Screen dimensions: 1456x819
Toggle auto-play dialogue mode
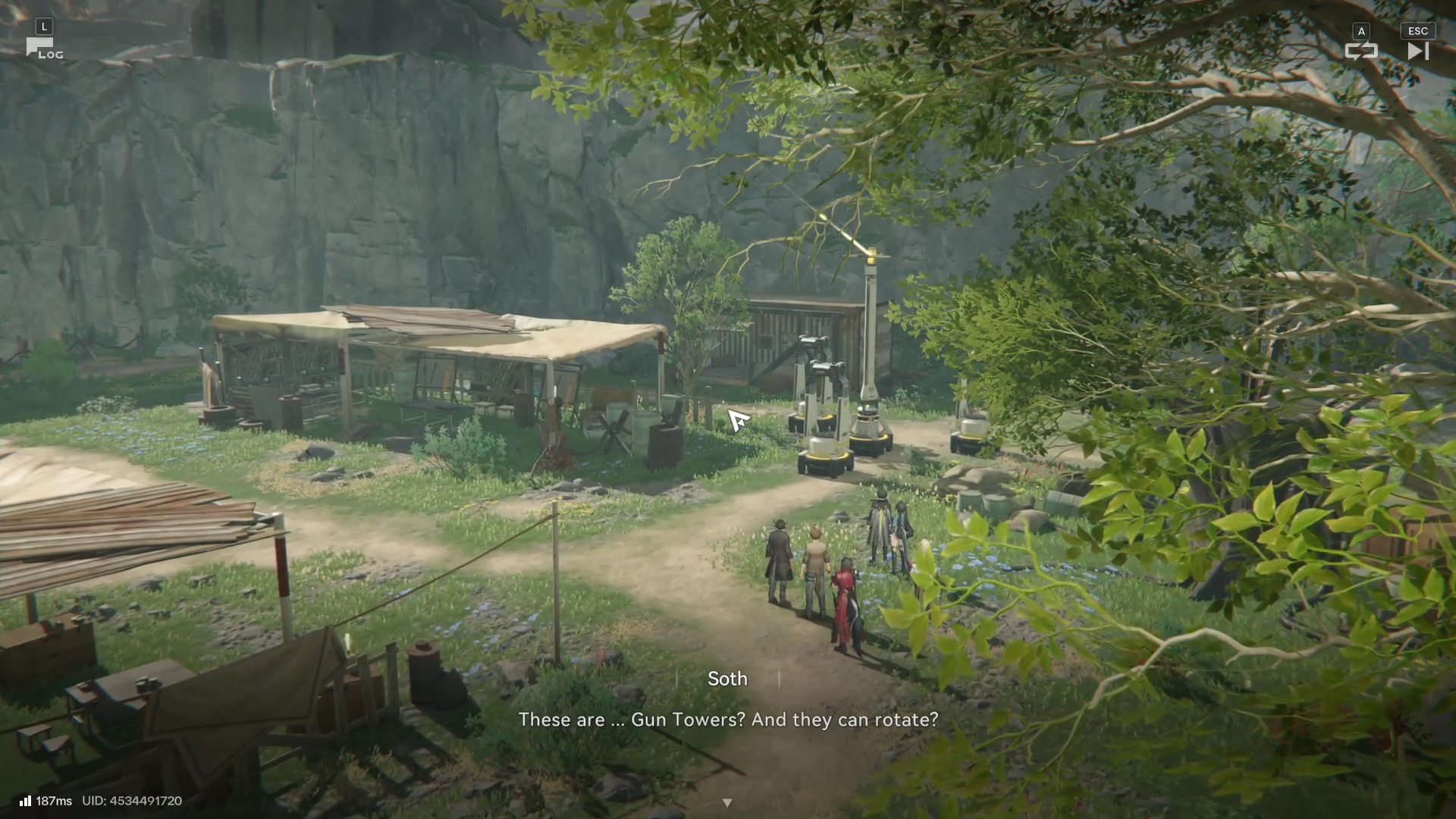[1360, 51]
